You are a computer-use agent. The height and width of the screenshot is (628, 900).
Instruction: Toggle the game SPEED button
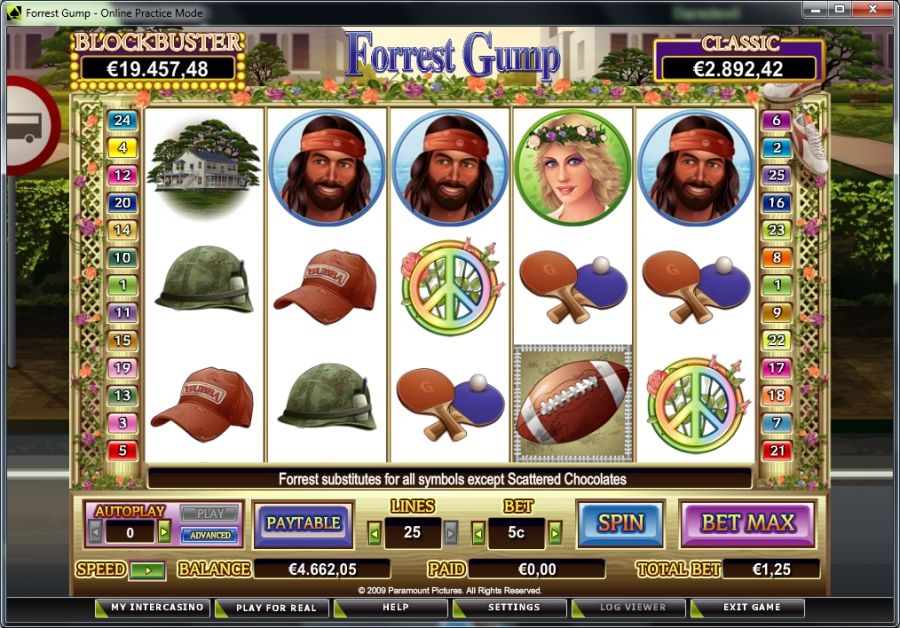tap(147, 570)
